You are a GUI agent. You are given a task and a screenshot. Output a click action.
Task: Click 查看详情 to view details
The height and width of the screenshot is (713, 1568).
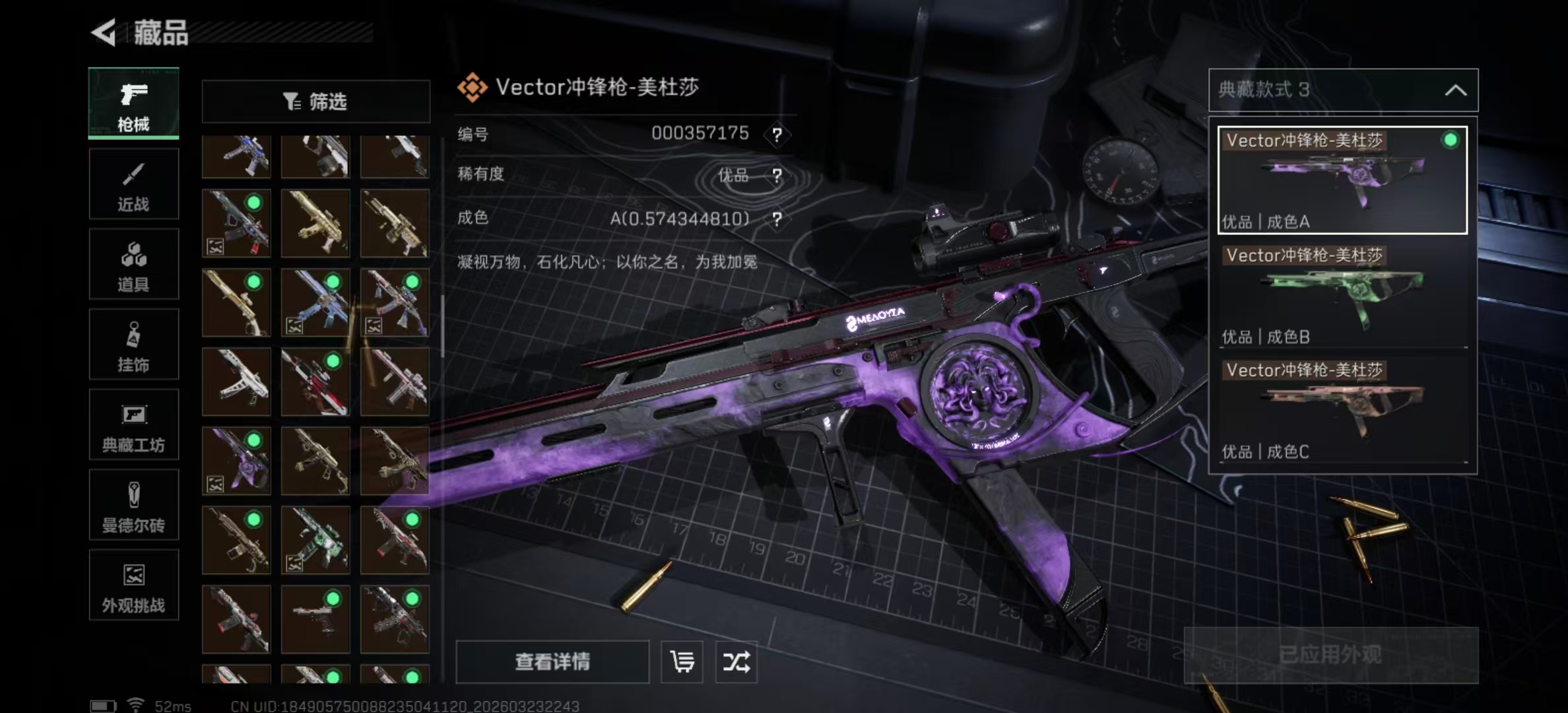coord(552,662)
